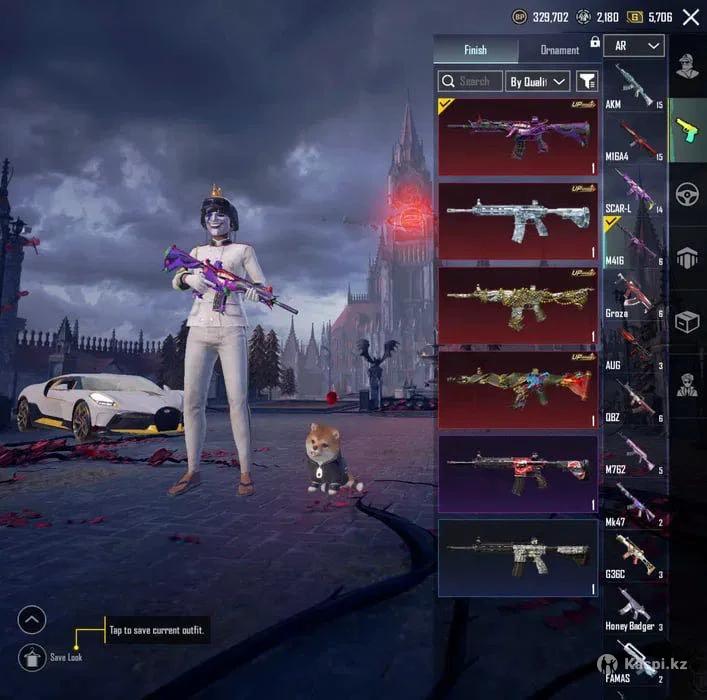The height and width of the screenshot is (700, 707).
Task: Open the By Quality sort dropdown
Action: 537,81
